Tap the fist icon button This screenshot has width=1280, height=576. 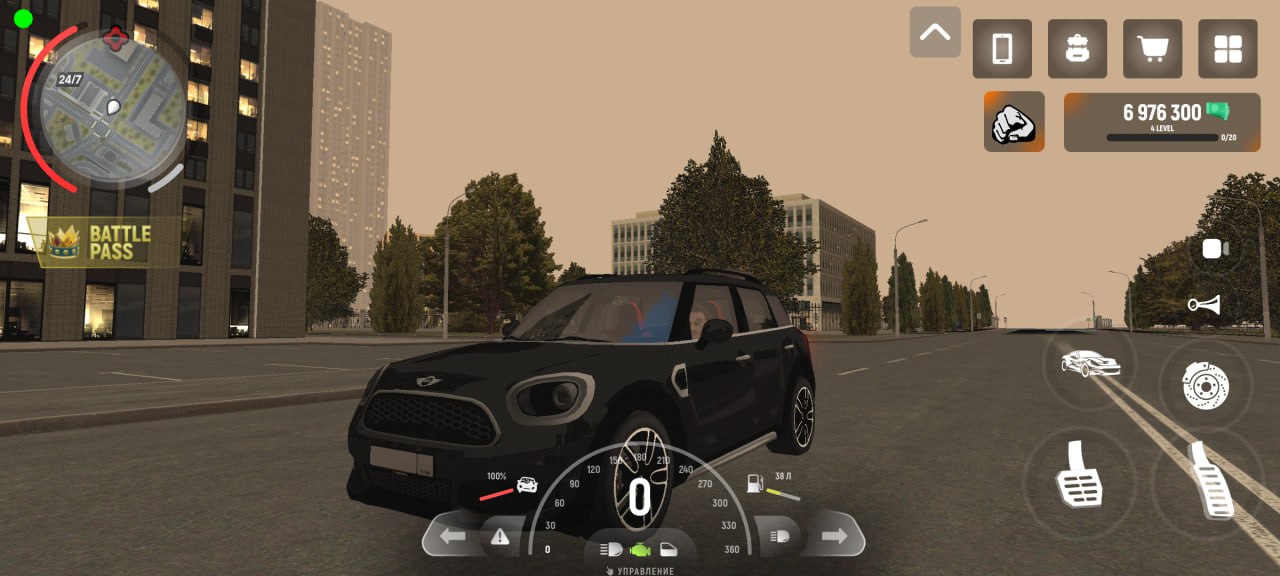[x=1014, y=122]
